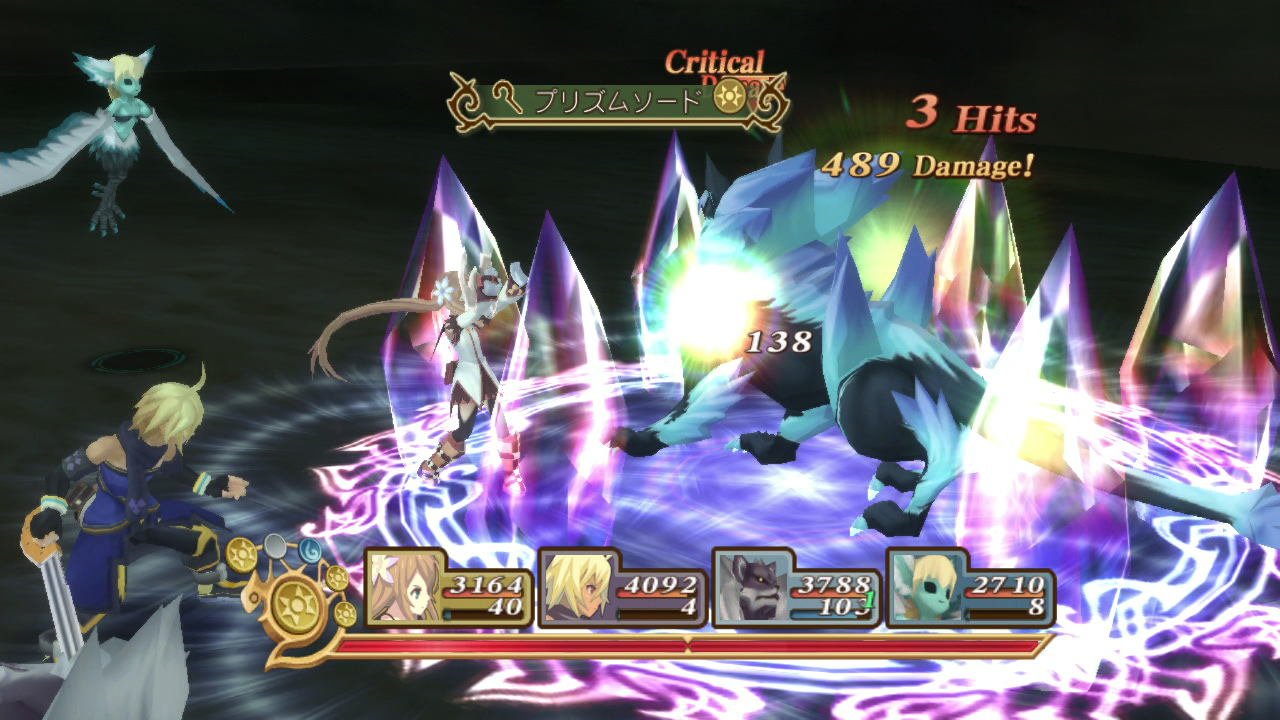The image size is (1280, 720).
Task: Select the blue orb icon on the left emblem
Action: click(x=311, y=551)
